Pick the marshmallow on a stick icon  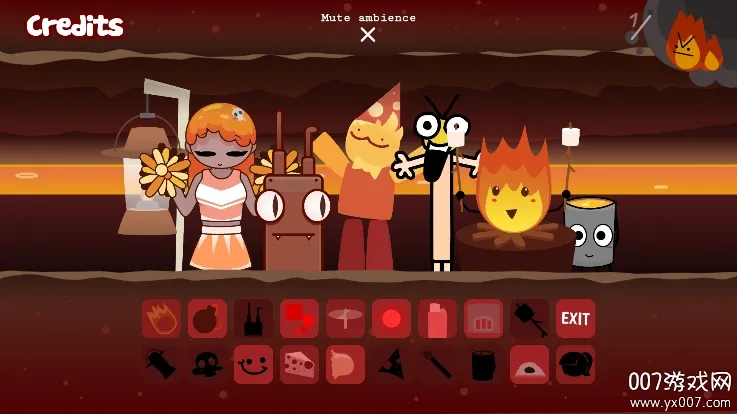coord(529,319)
